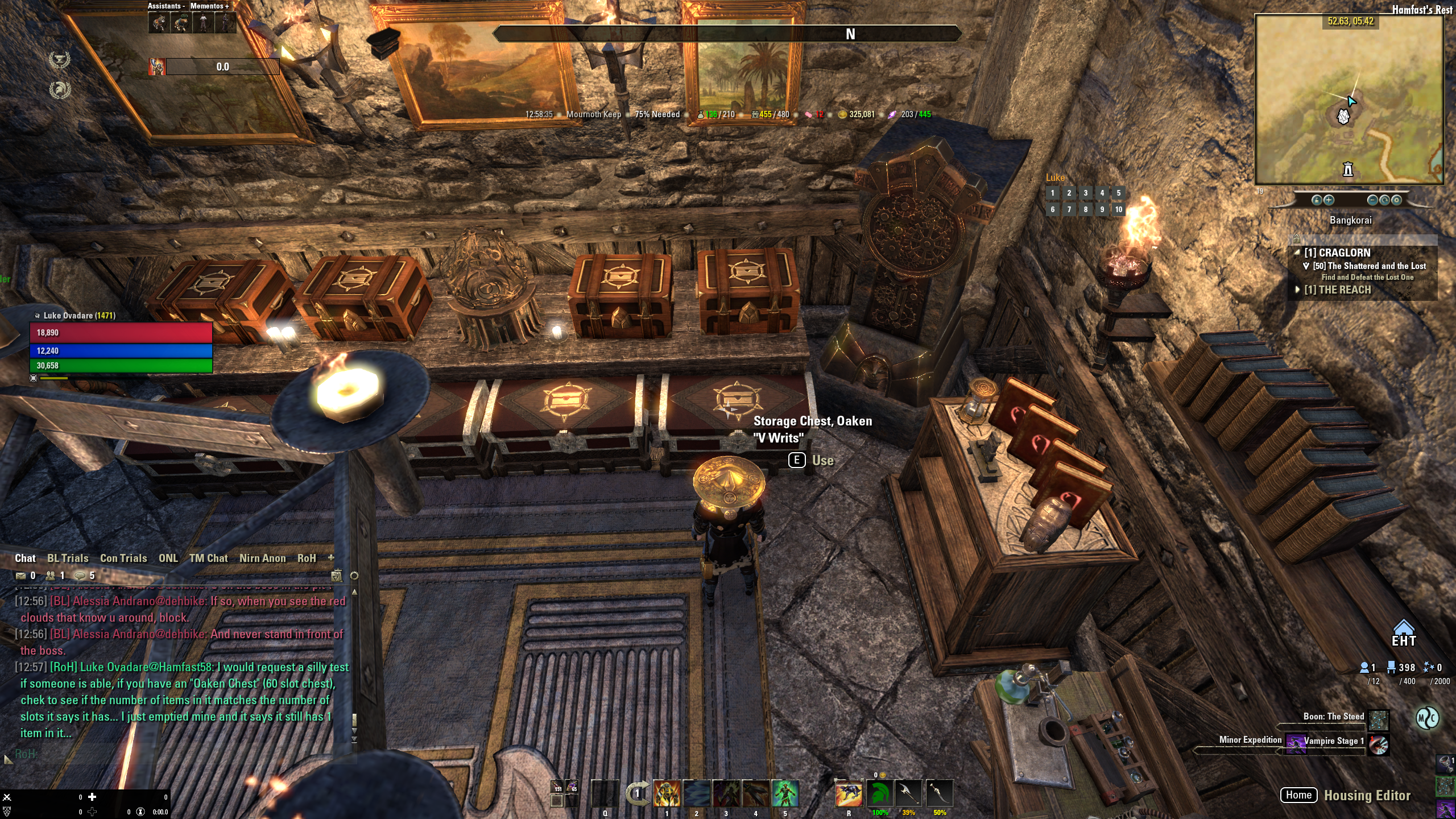
Task: Toggle the minimap lock button
Action: 1316,200
